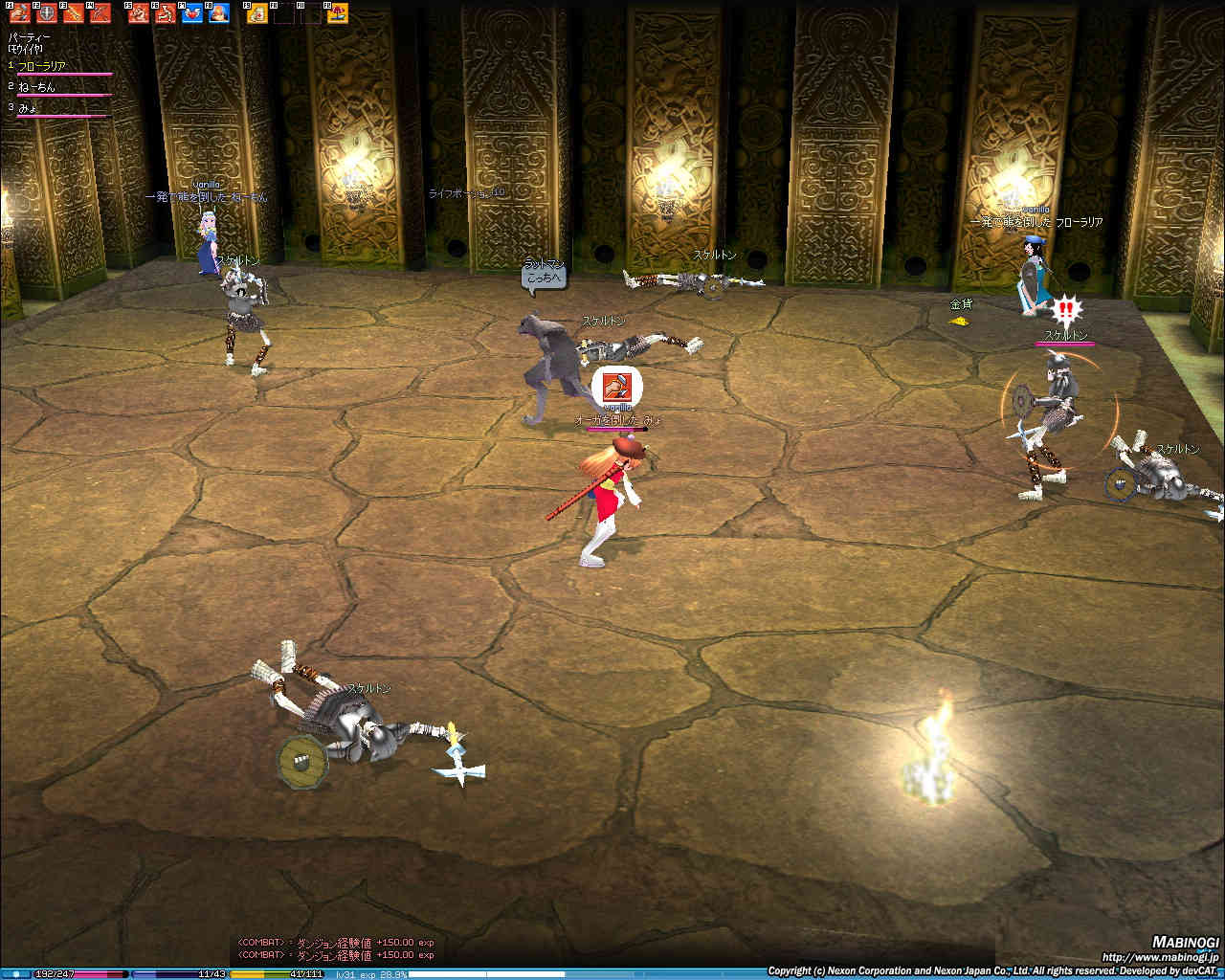Select party member フローラリア in party list
This screenshot has width=1225, height=980.
click(x=42, y=66)
